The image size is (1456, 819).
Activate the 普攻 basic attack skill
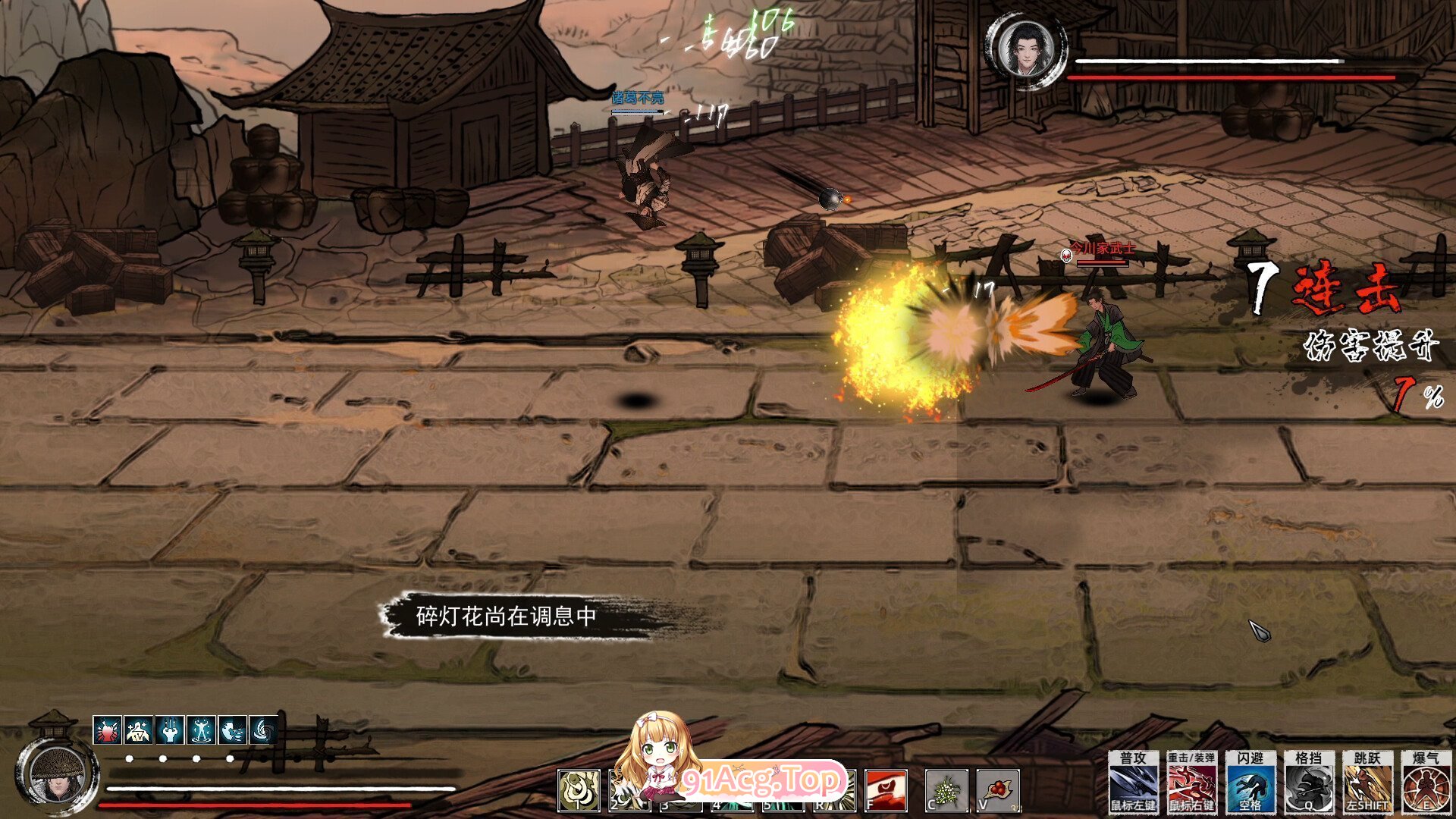1133,782
